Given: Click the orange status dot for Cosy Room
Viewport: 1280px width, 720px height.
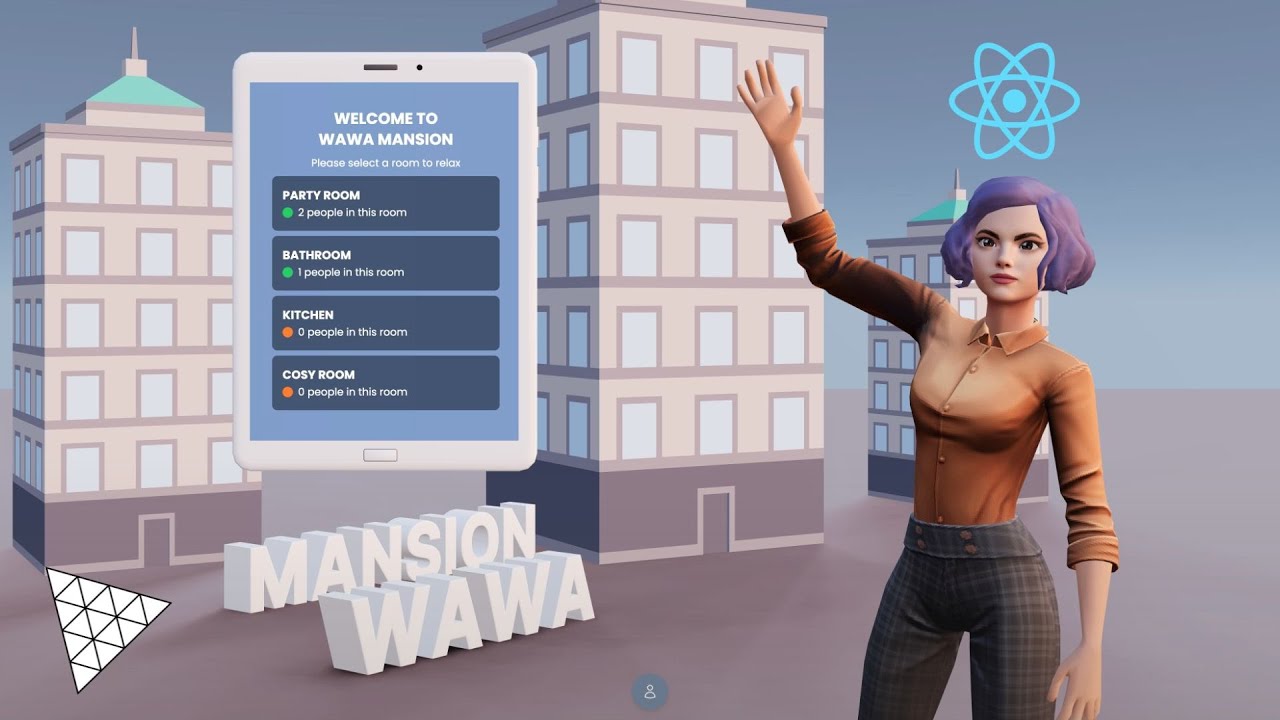Looking at the screenshot, I should 286,392.
